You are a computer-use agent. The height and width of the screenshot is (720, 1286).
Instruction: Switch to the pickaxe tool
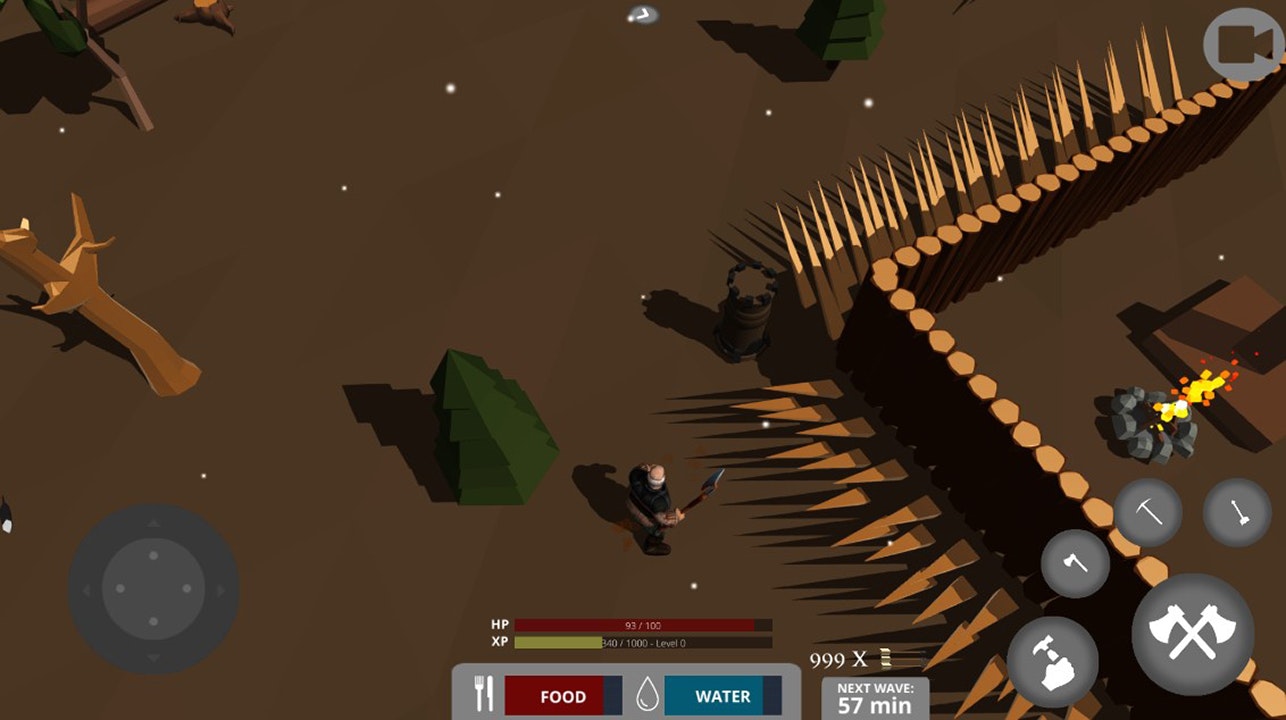[x=1148, y=512]
